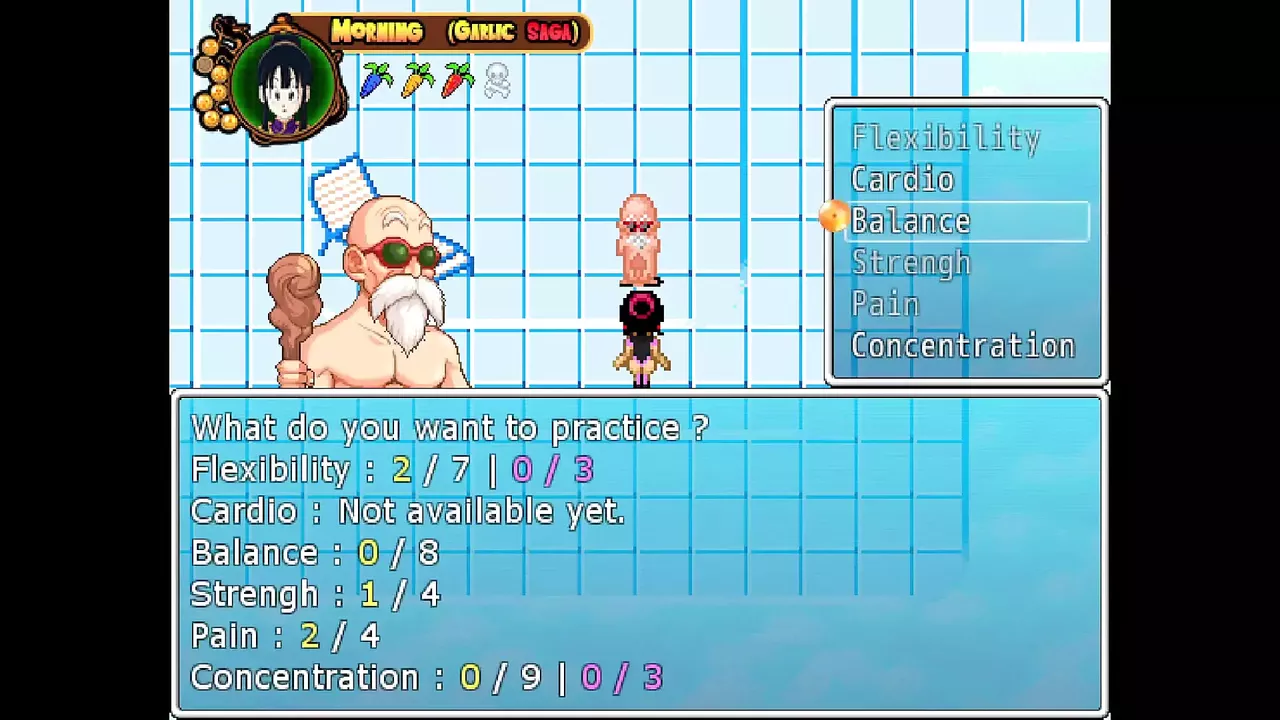Image resolution: width=1280 pixels, height=720 pixels.
Task: Pick Balance from the training list
Action: click(x=911, y=221)
